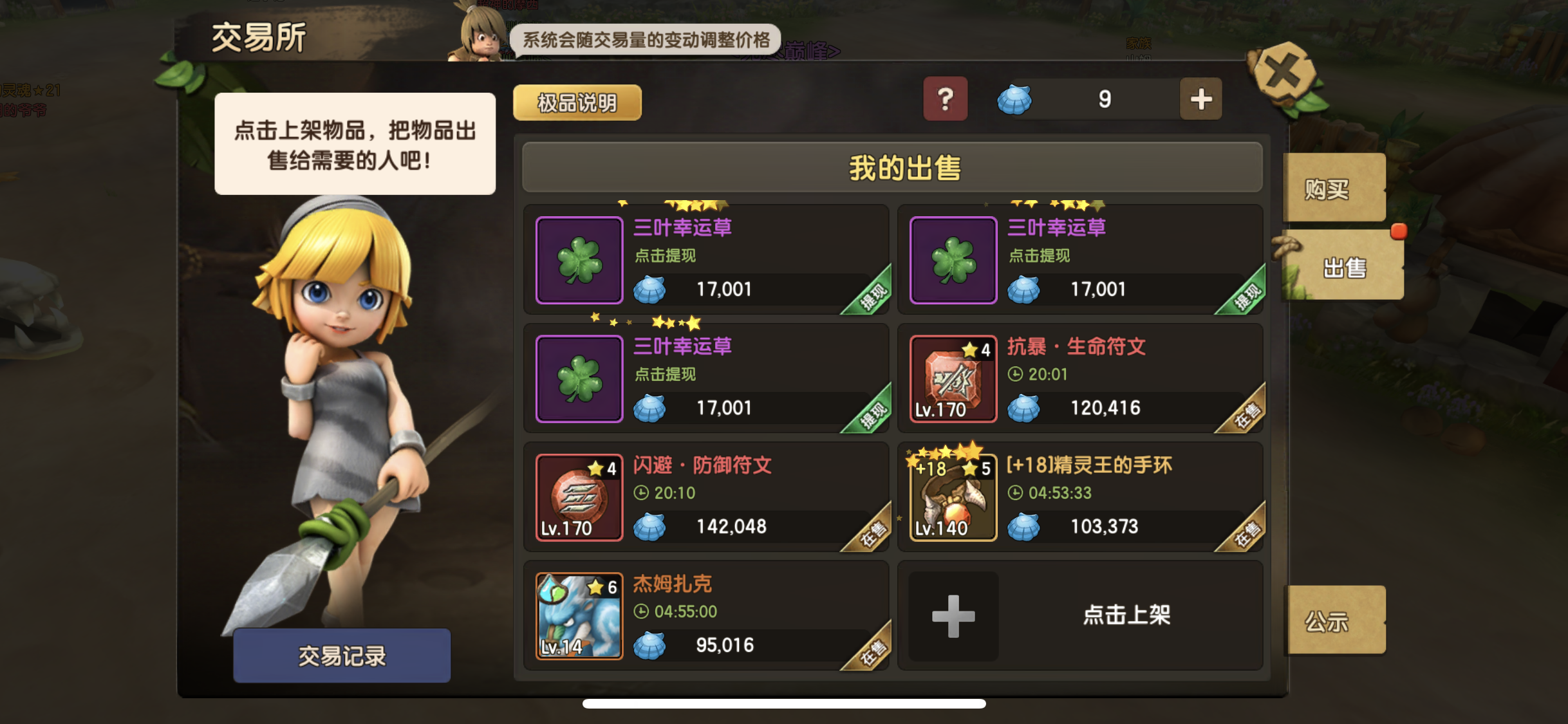Click 点击提现 on the first 三叶幸运草
Image resolution: width=1568 pixels, height=724 pixels.
coord(667,255)
